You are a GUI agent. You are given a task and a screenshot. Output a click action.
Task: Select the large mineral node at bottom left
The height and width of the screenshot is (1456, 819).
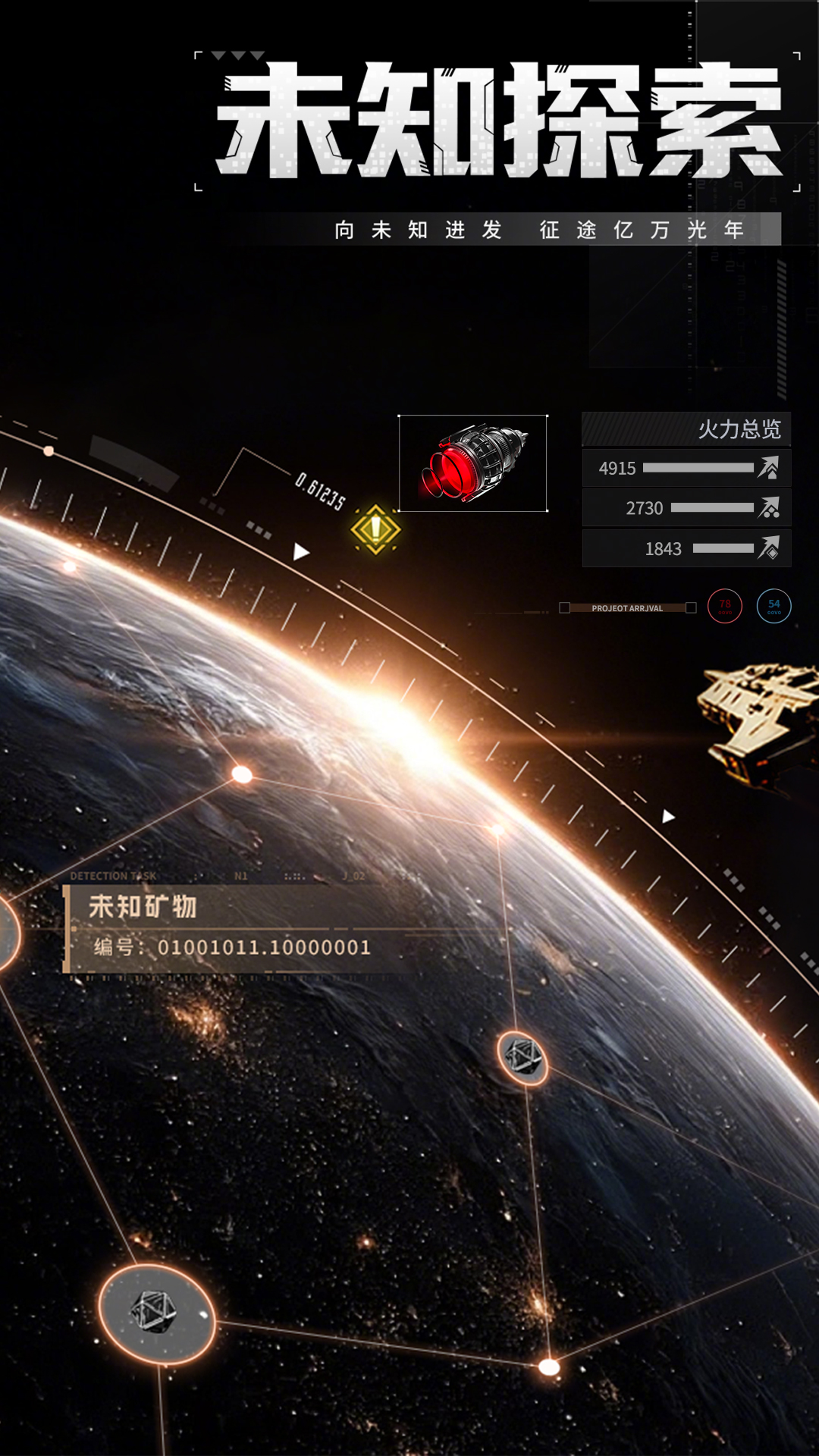point(157,1313)
